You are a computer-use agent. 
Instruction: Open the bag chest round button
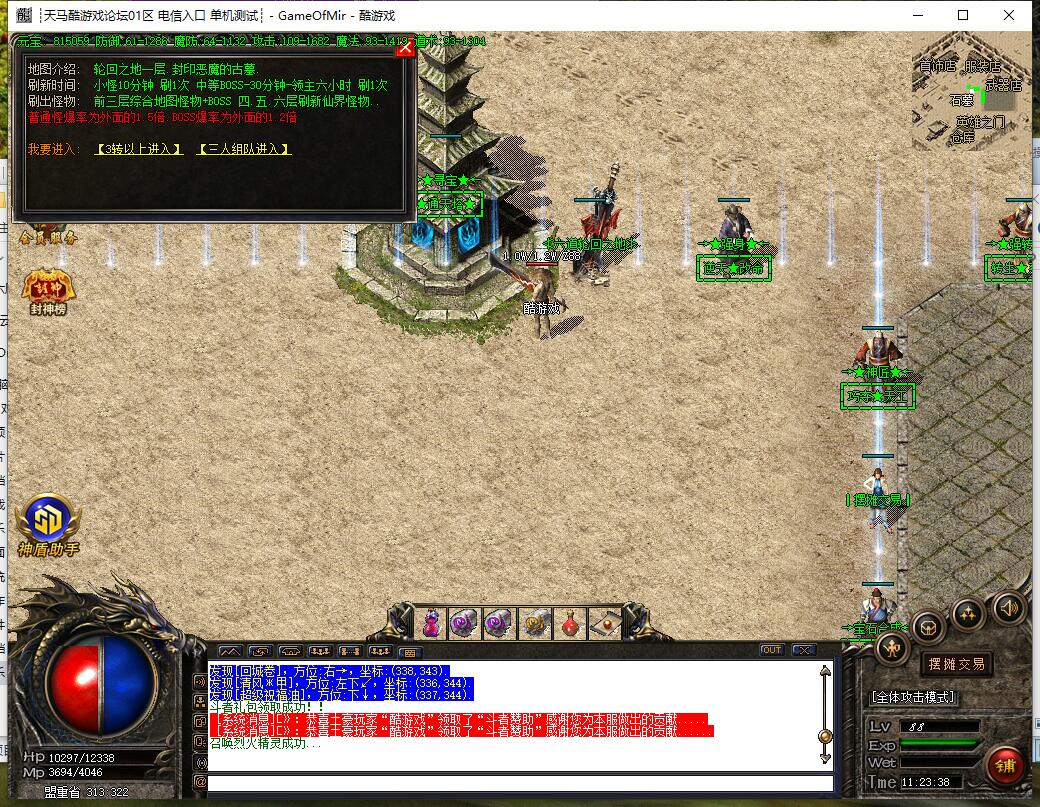click(x=929, y=627)
